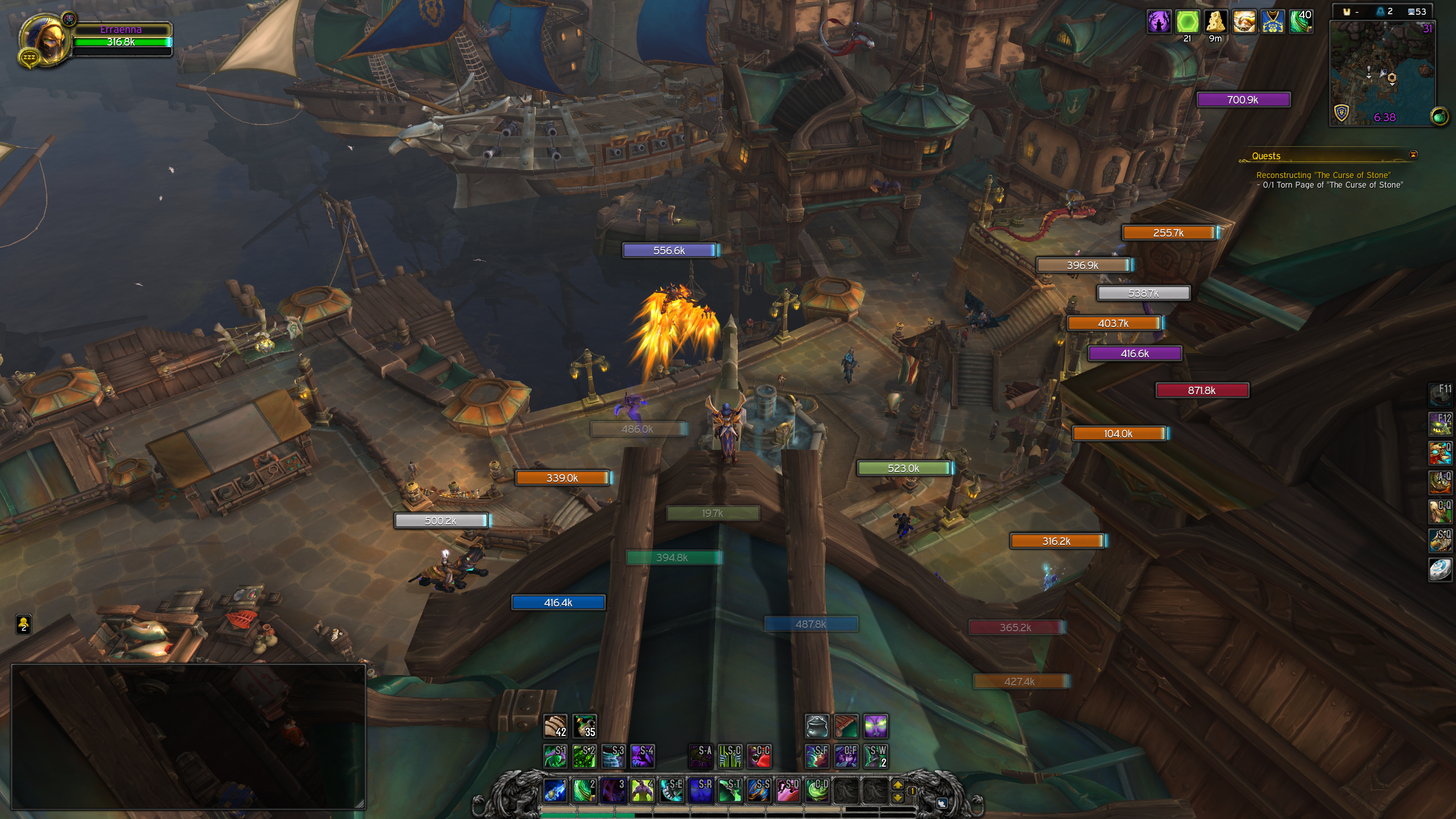Viewport: 1456px width, 819px height.
Task: Use the bandage item stacked at 42
Action: 555,726
